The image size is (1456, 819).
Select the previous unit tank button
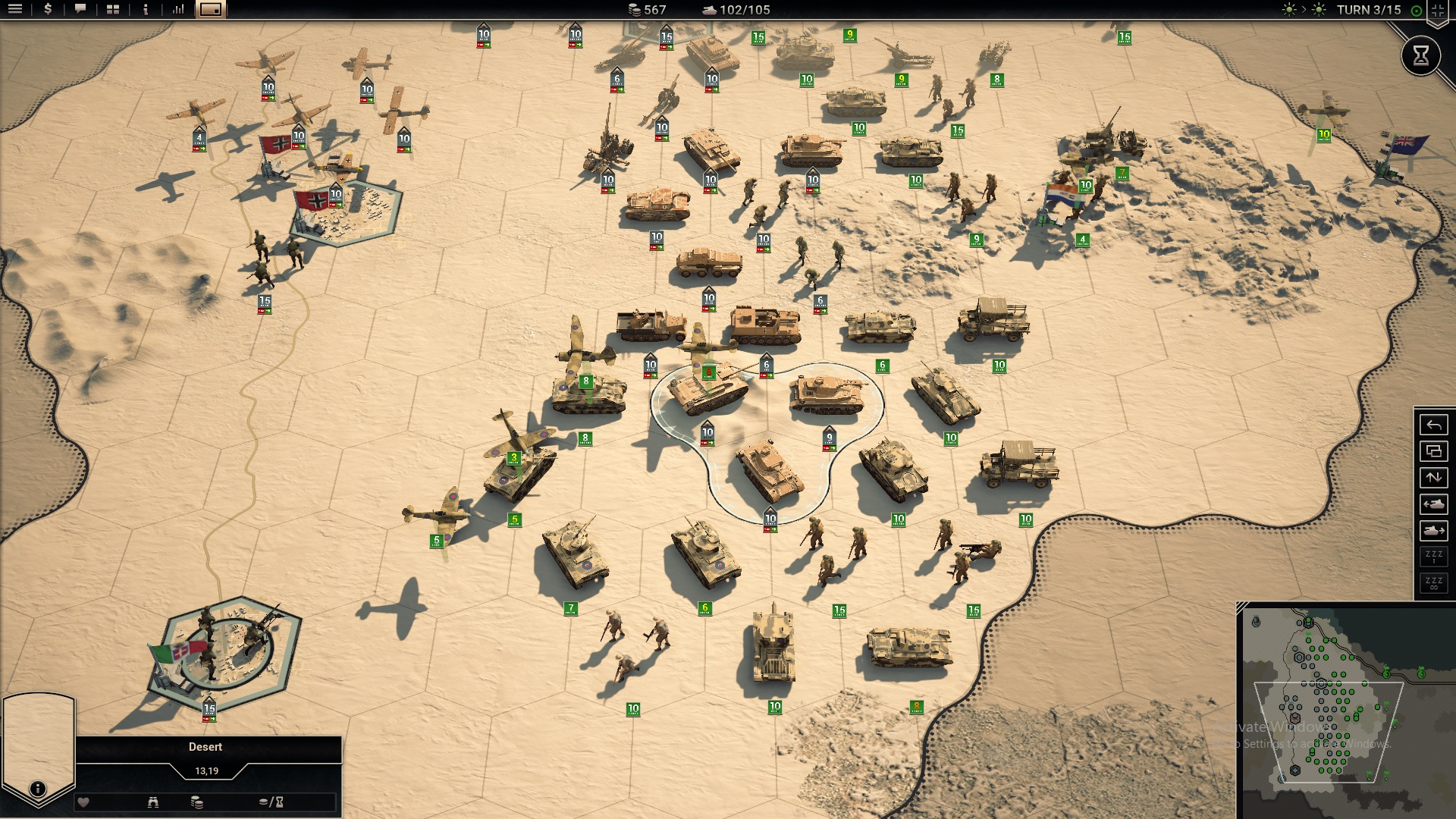[x=1433, y=504]
